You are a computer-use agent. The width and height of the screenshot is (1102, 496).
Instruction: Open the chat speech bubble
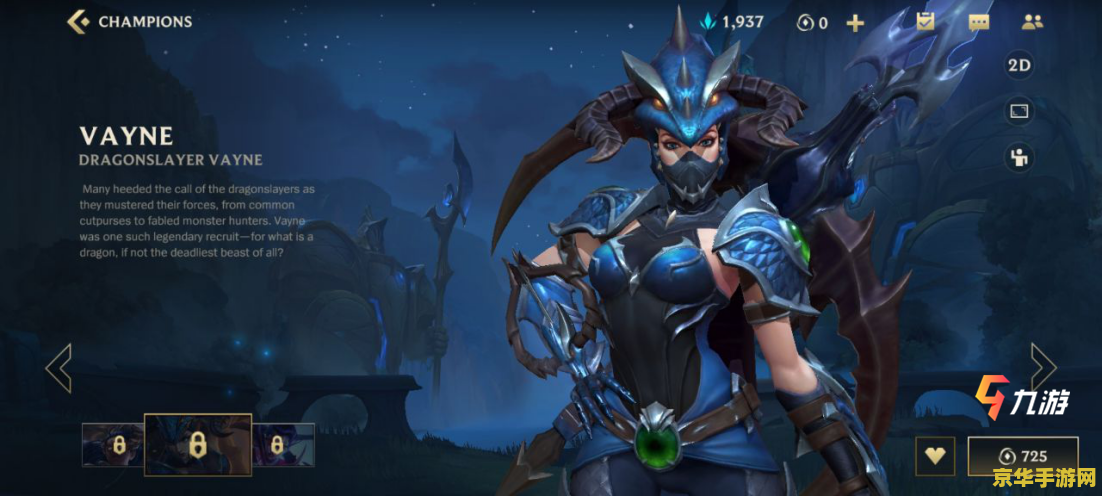coord(979,22)
